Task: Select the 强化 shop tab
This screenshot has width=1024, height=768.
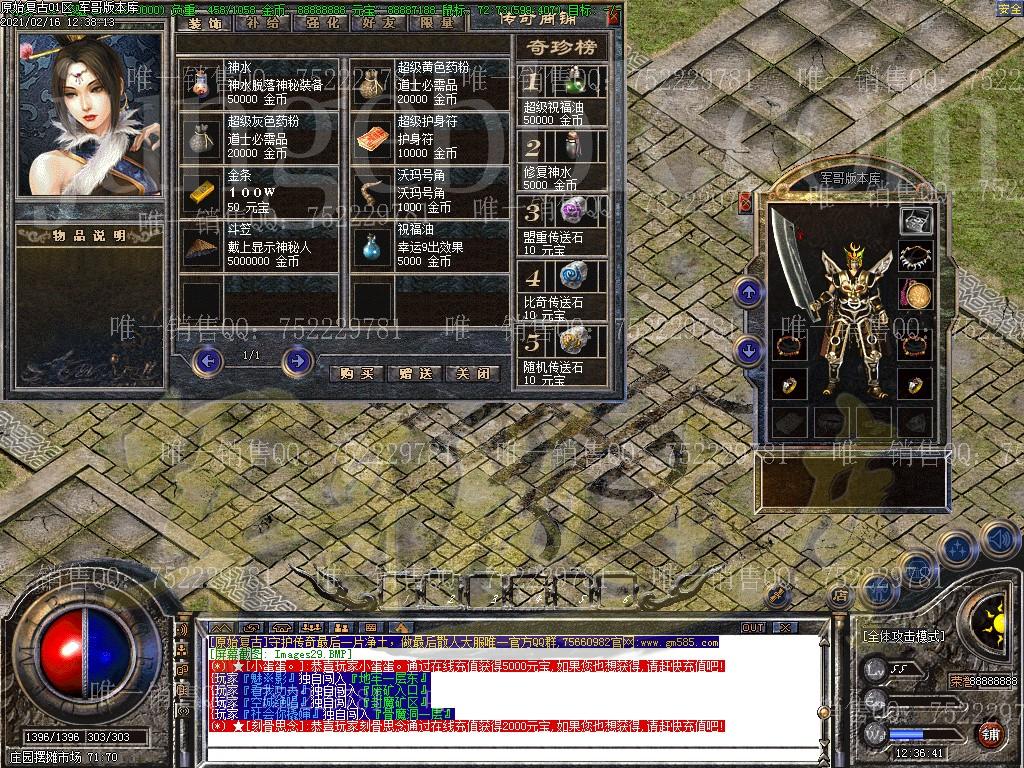Action: point(320,22)
